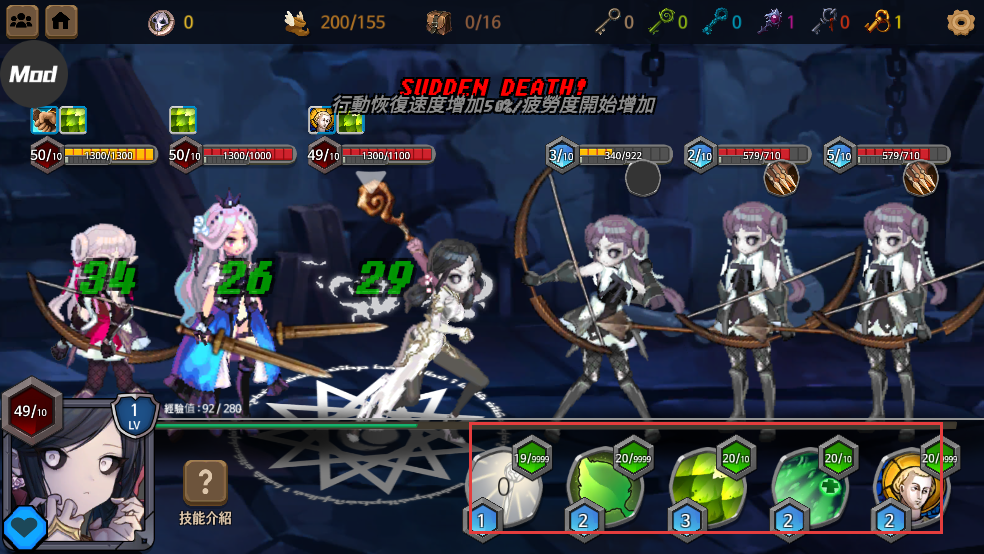Activate the white light skill
The height and width of the screenshot is (554, 984).
pos(506,487)
